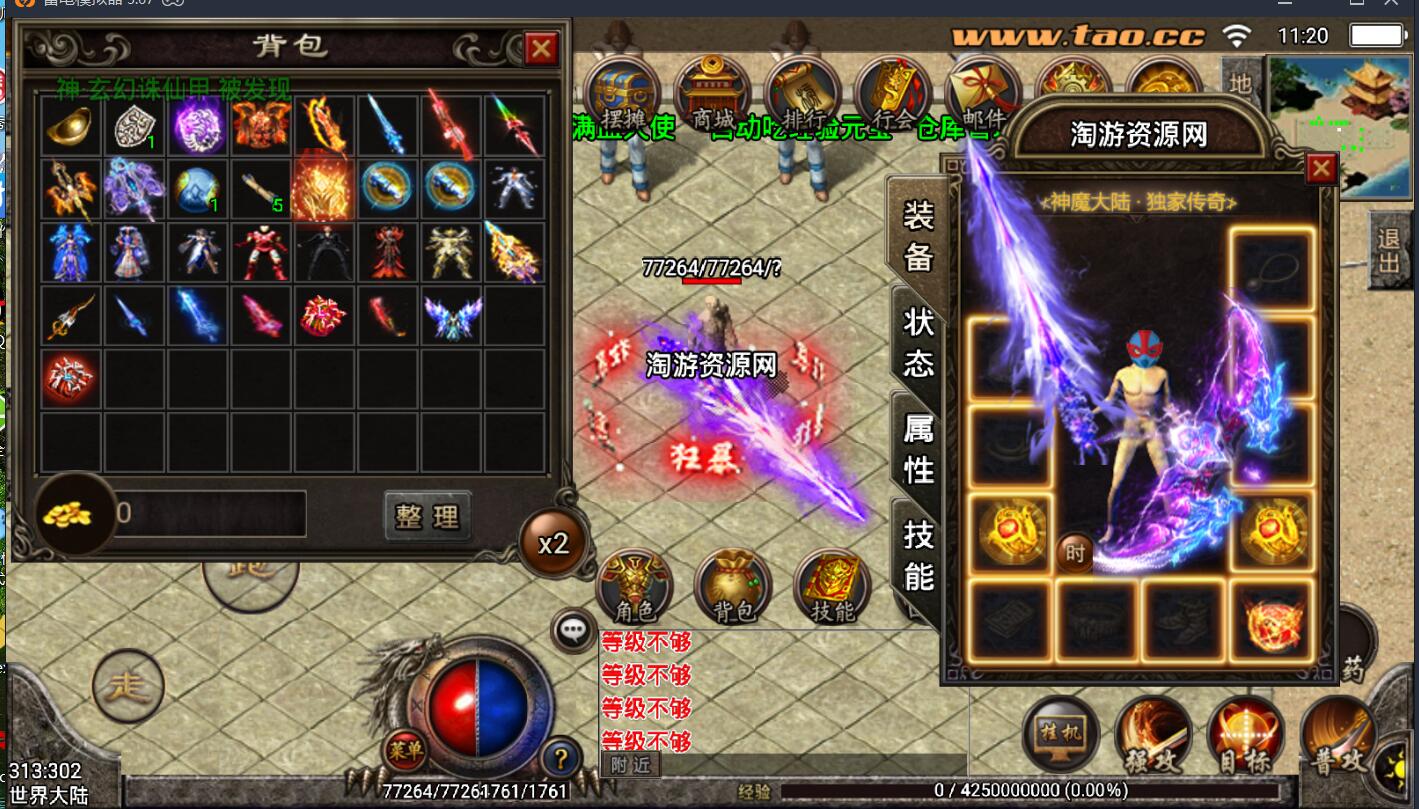Select the gold ingot item slot
The width and height of the screenshot is (1419, 809).
(x=71, y=125)
